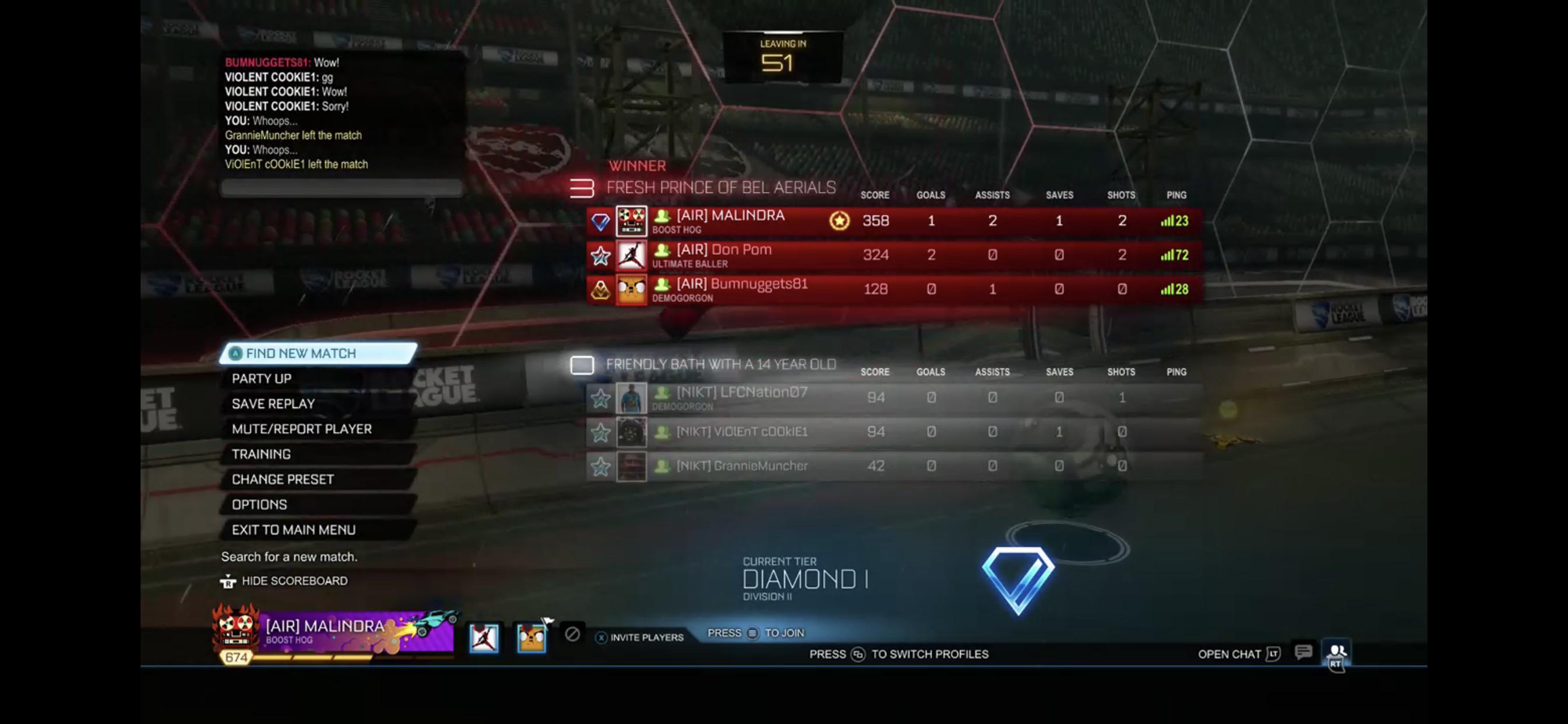Check MALINDRA's ping signal bars showing 23

point(1167,221)
